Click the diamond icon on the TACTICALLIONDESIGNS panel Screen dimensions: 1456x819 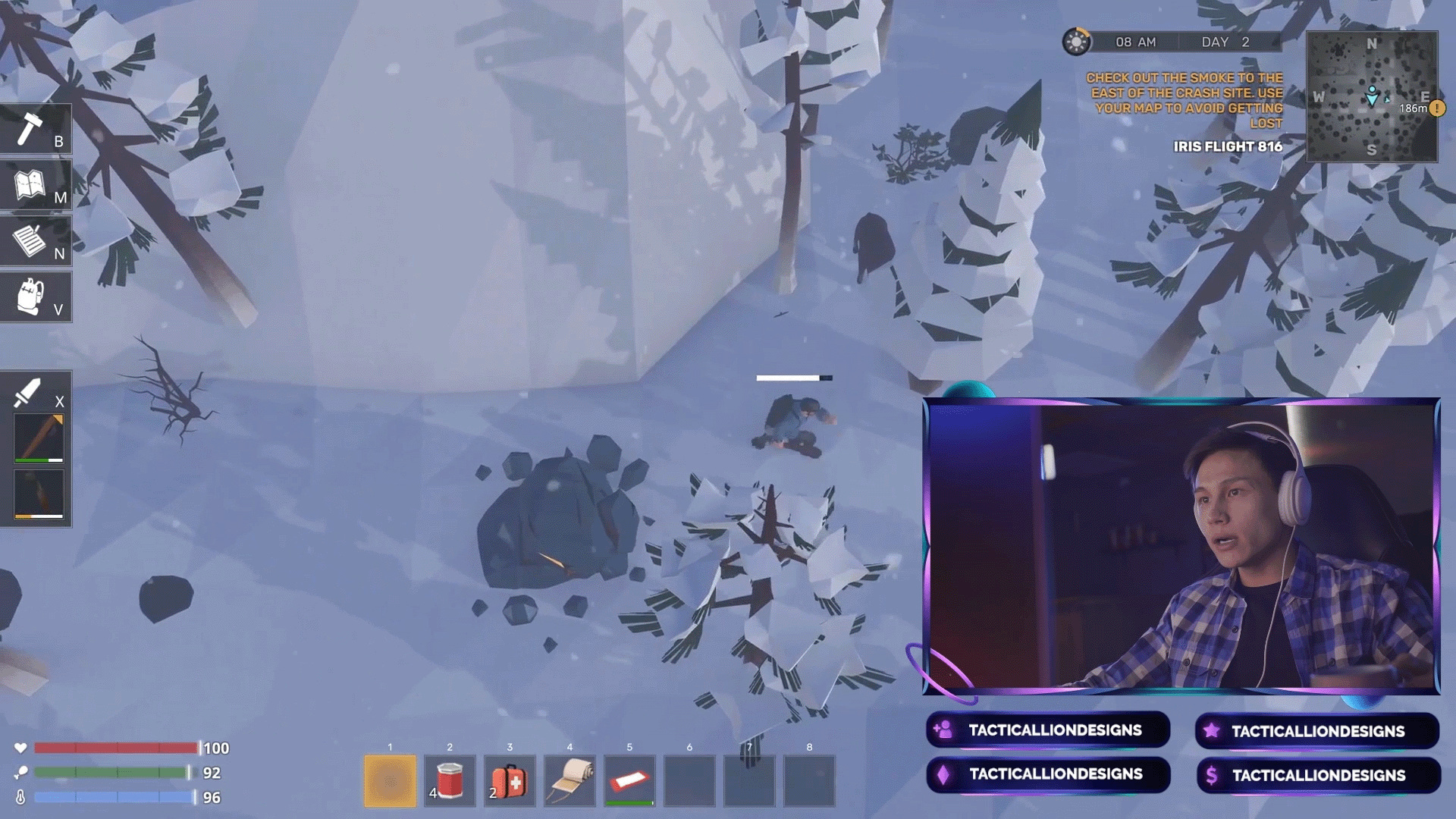(944, 775)
